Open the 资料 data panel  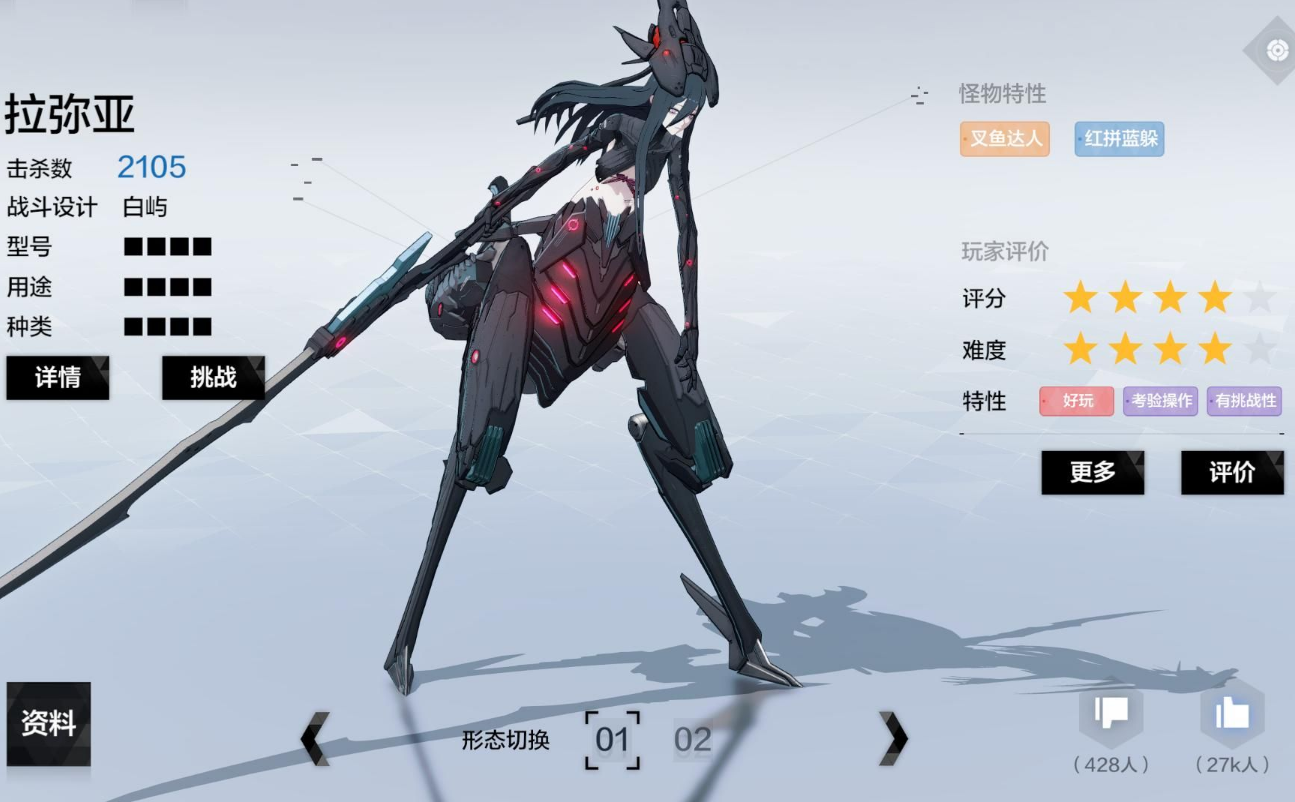pos(49,723)
